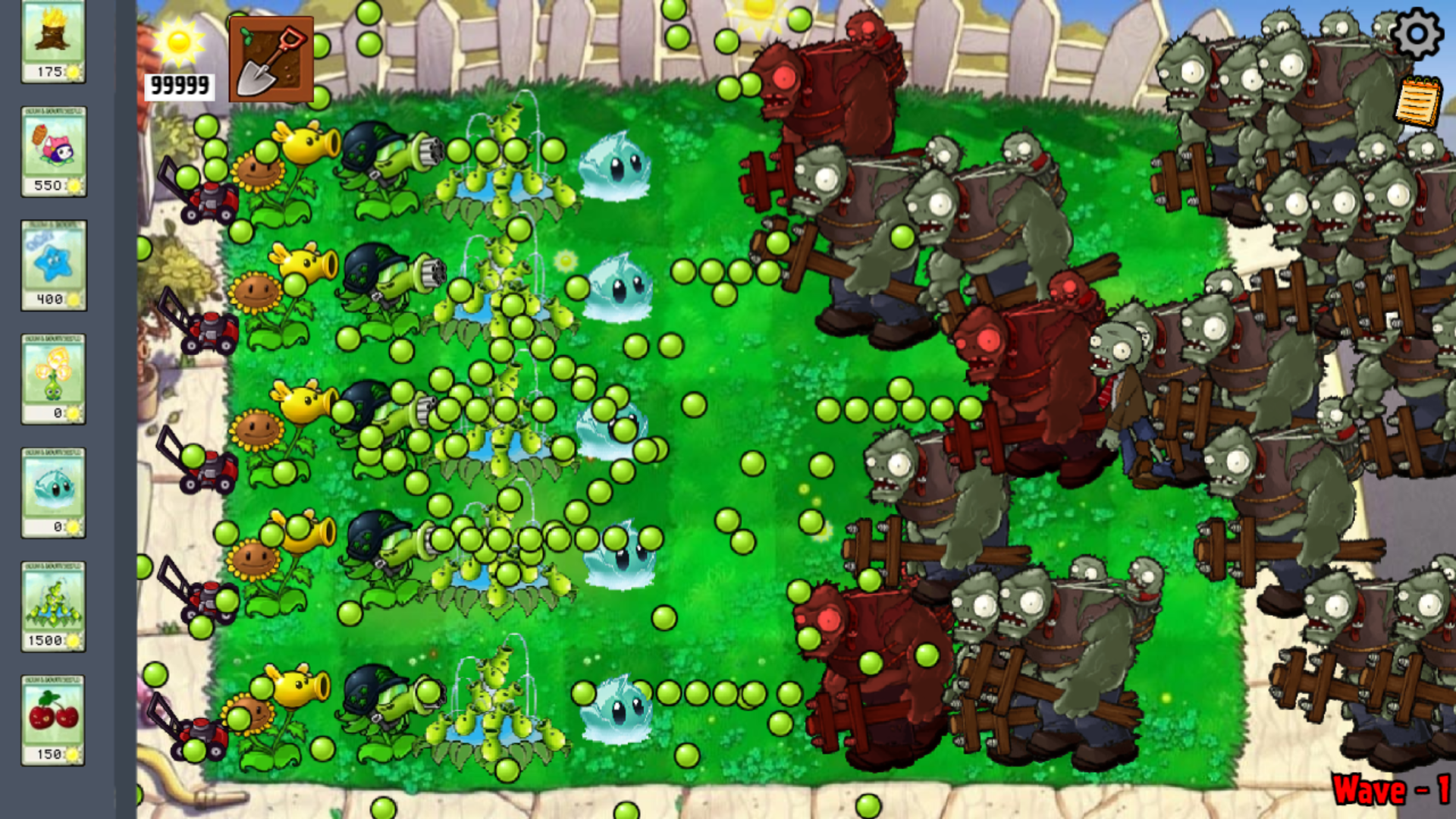Image resolution: width=1456 pixels, height=819 pixels.
Task: Select the tree stump seed packet costing 175
Action: [x=53, y=42]
